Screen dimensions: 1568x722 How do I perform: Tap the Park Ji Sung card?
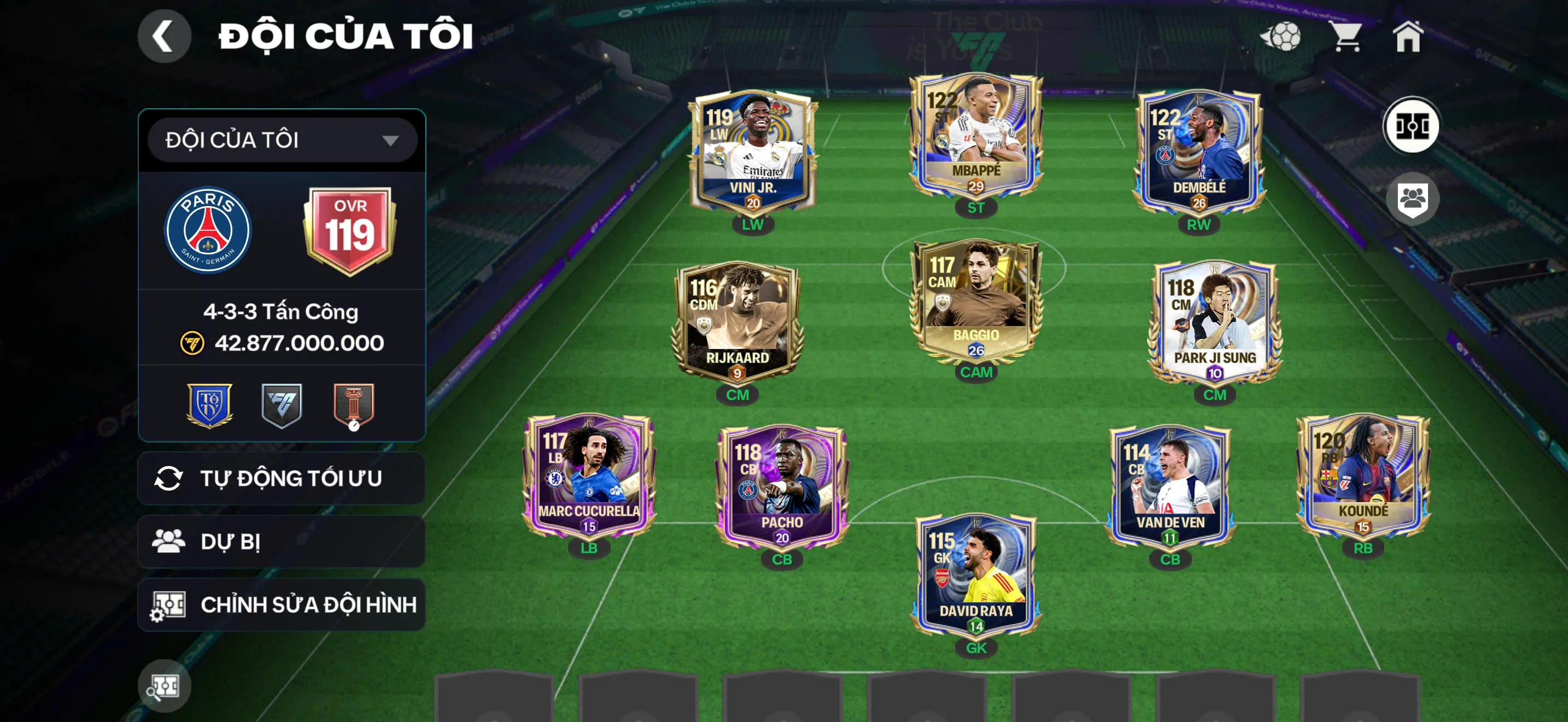1214,323
